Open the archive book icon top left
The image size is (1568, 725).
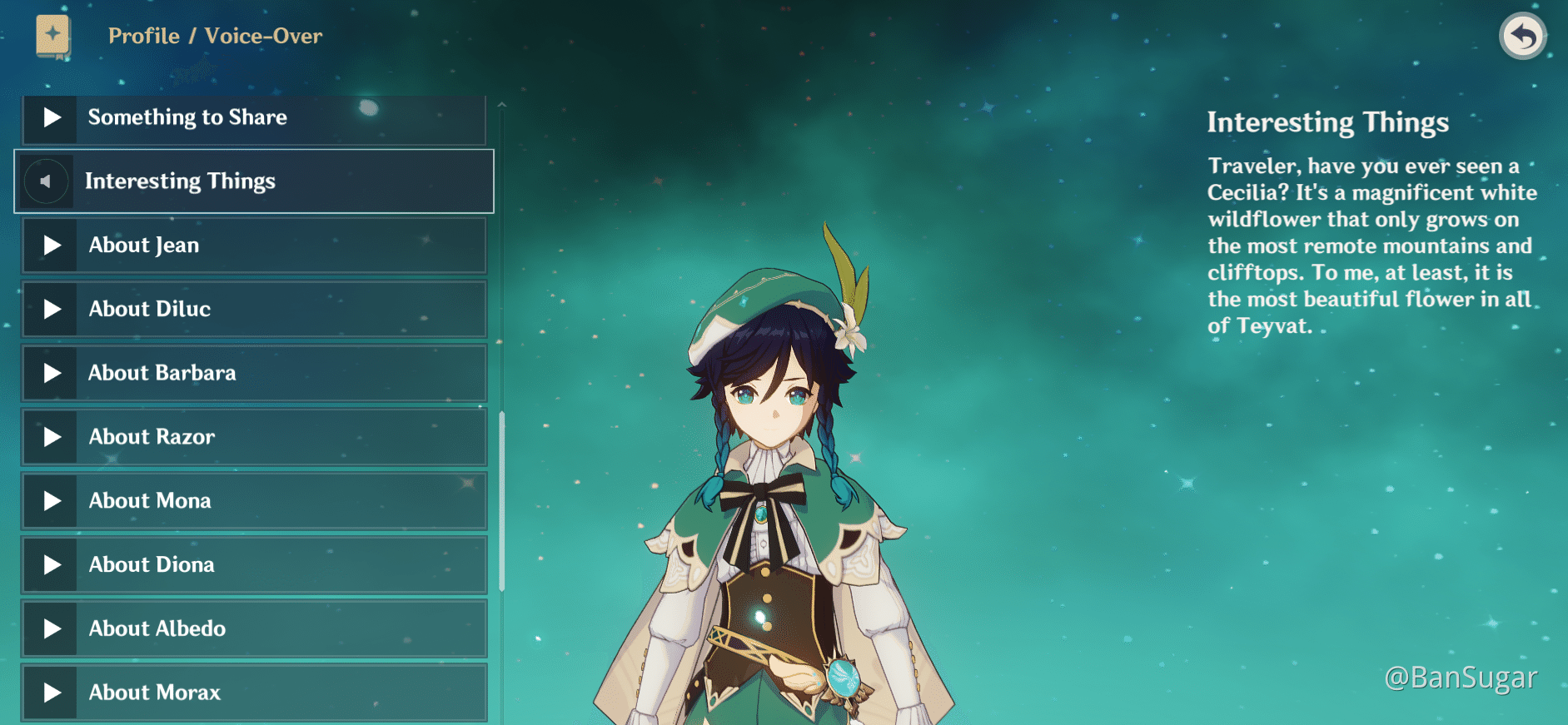point(52,35)
